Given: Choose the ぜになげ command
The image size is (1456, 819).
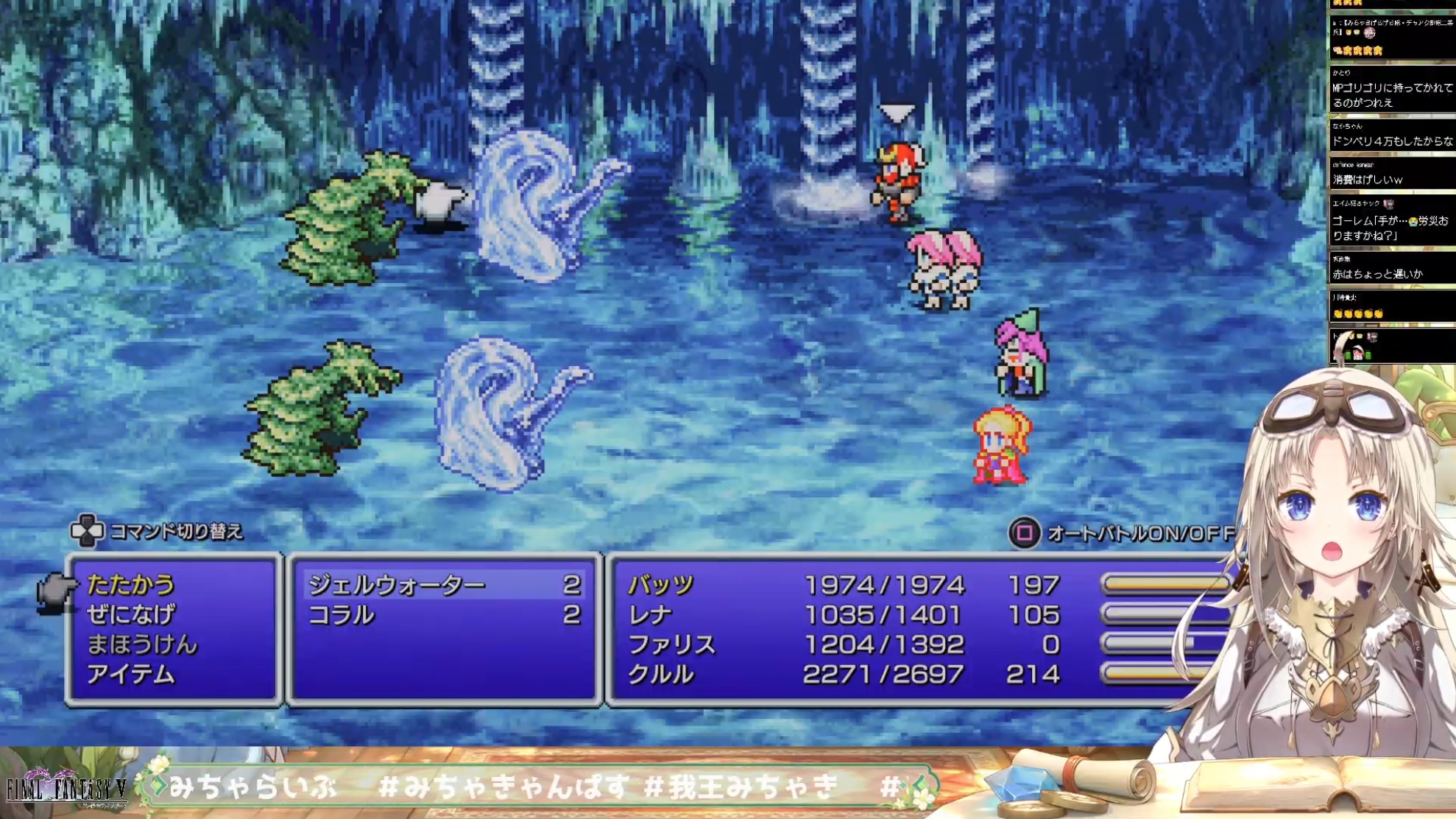Looking at the screenshot, I should [x=131, y=615].
